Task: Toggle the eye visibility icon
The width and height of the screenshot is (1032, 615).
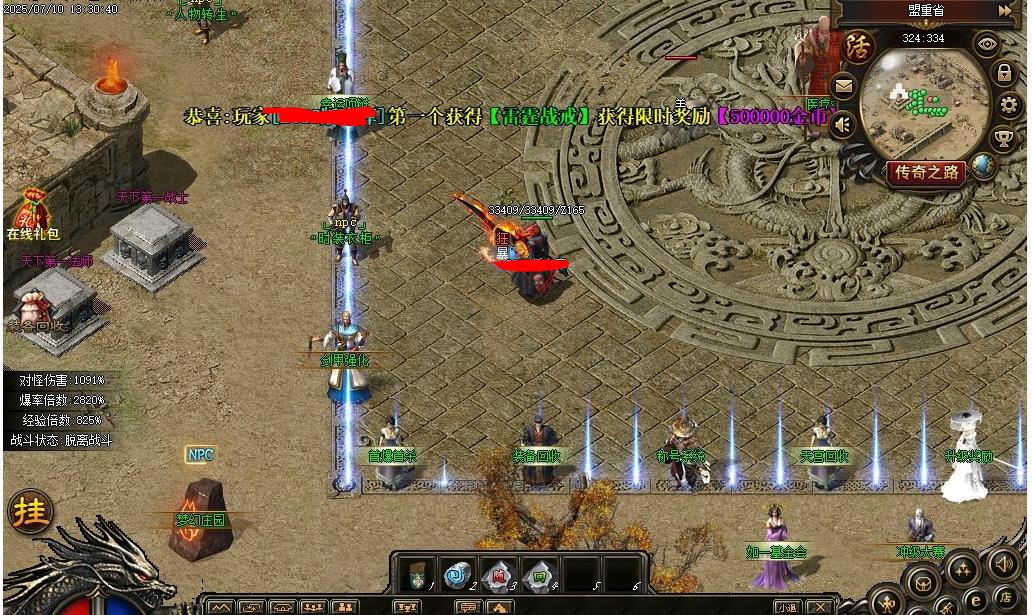Action: (x=987, y=43)
